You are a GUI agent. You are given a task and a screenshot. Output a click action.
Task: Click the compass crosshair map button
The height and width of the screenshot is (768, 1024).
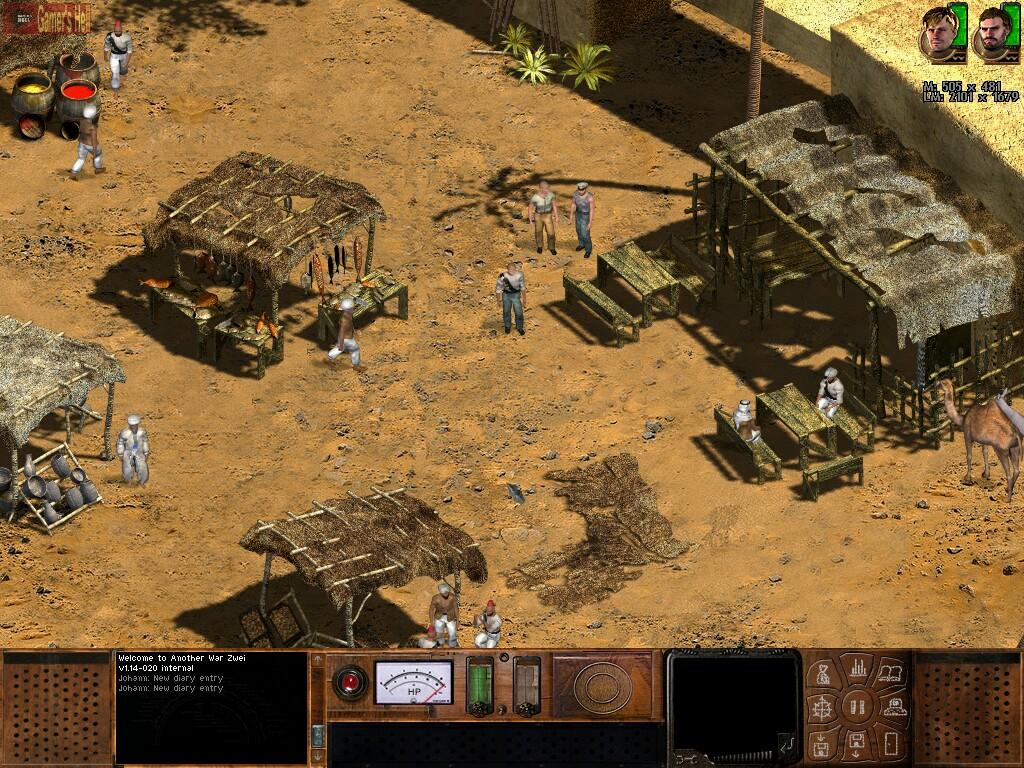[820, 708]
